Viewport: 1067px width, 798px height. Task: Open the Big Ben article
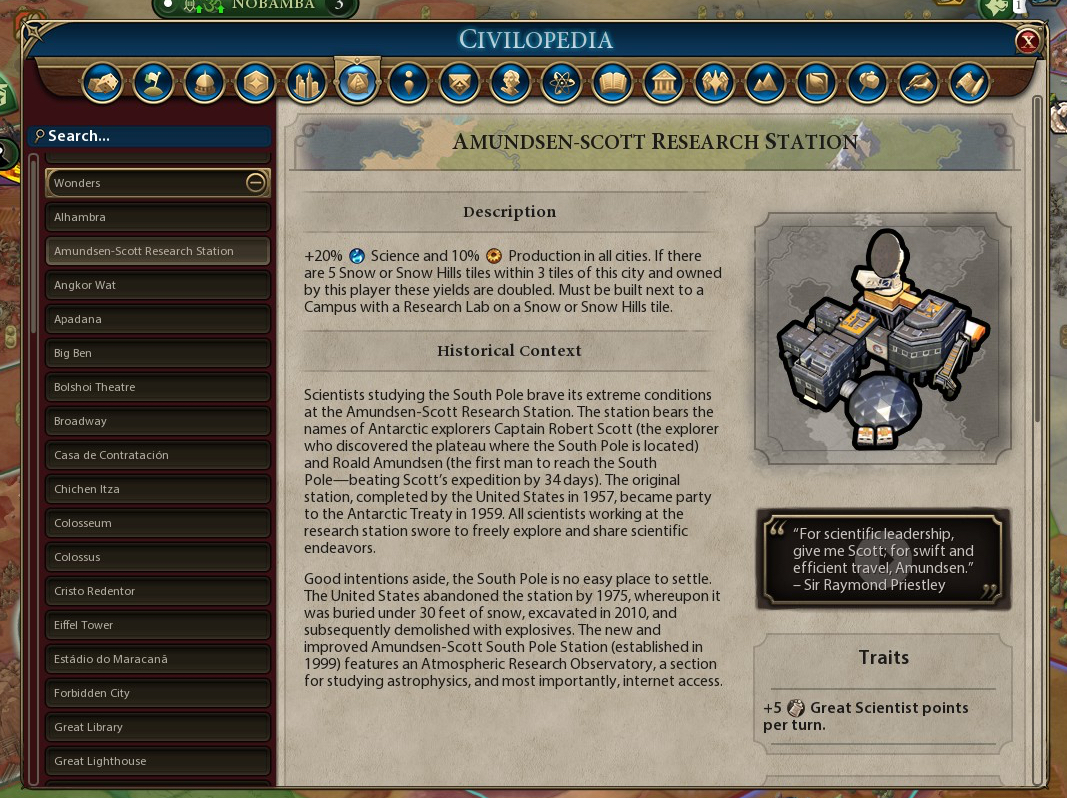(158, 353)
